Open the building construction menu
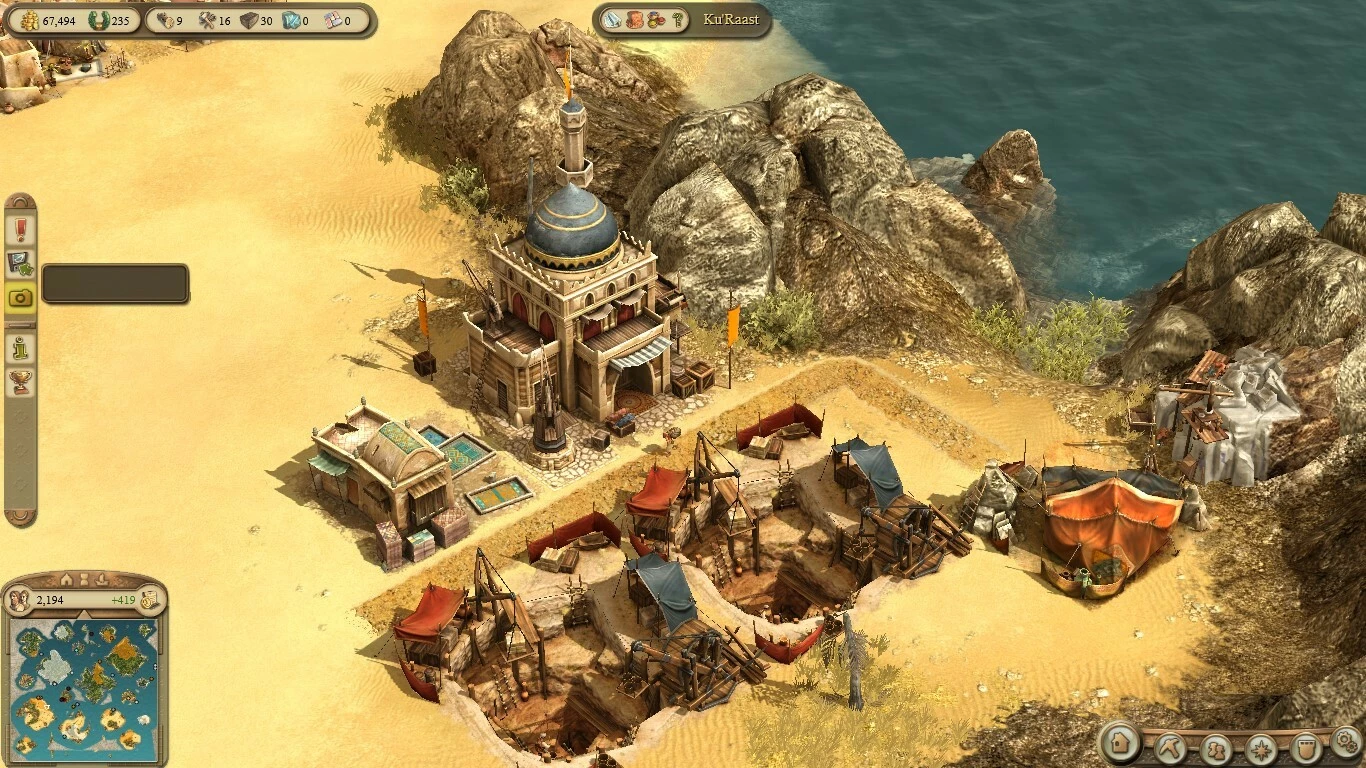The width and height of the screenshot is (1366, 768). (x=1121, y=745)
